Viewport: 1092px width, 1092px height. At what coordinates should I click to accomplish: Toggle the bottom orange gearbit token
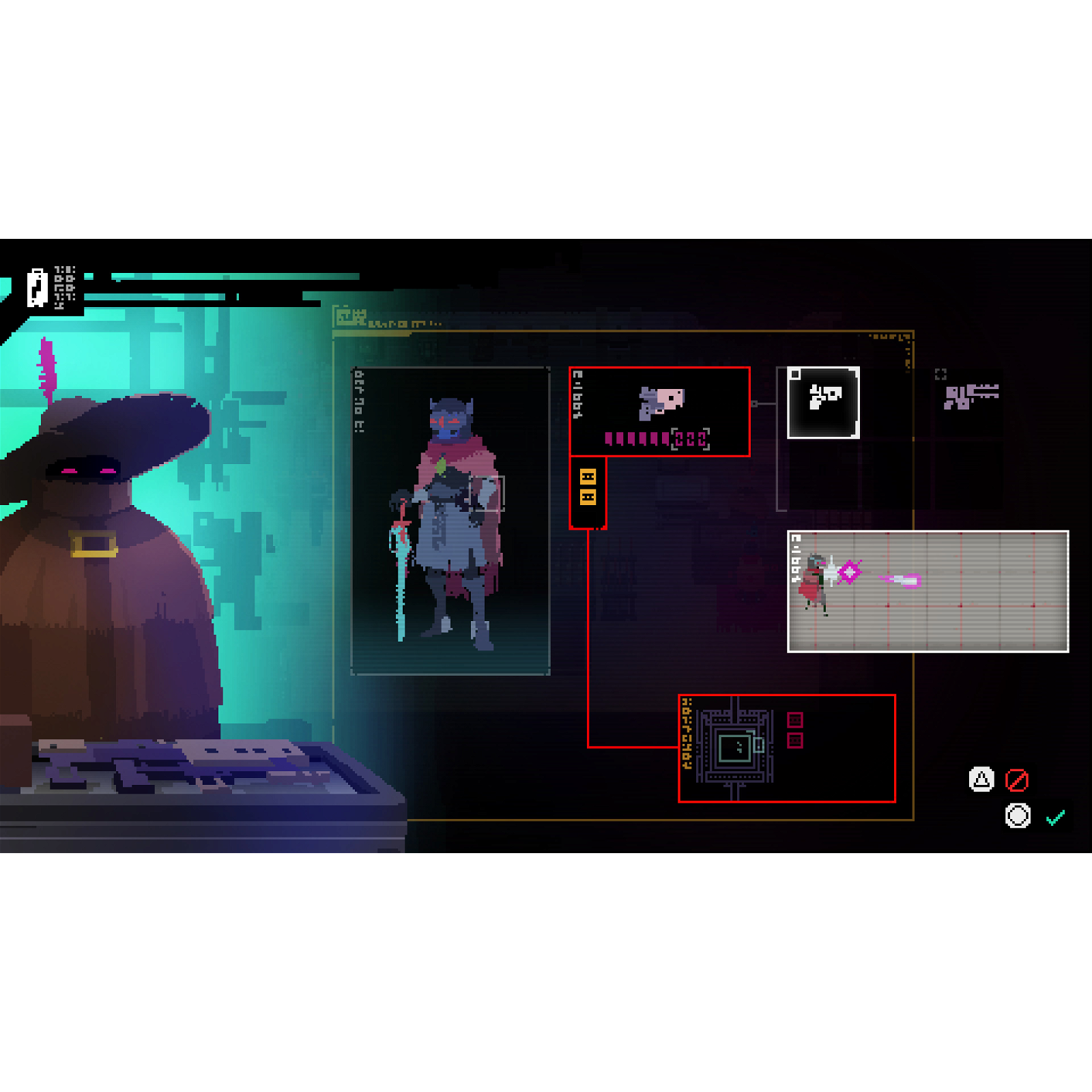[588, 496]
